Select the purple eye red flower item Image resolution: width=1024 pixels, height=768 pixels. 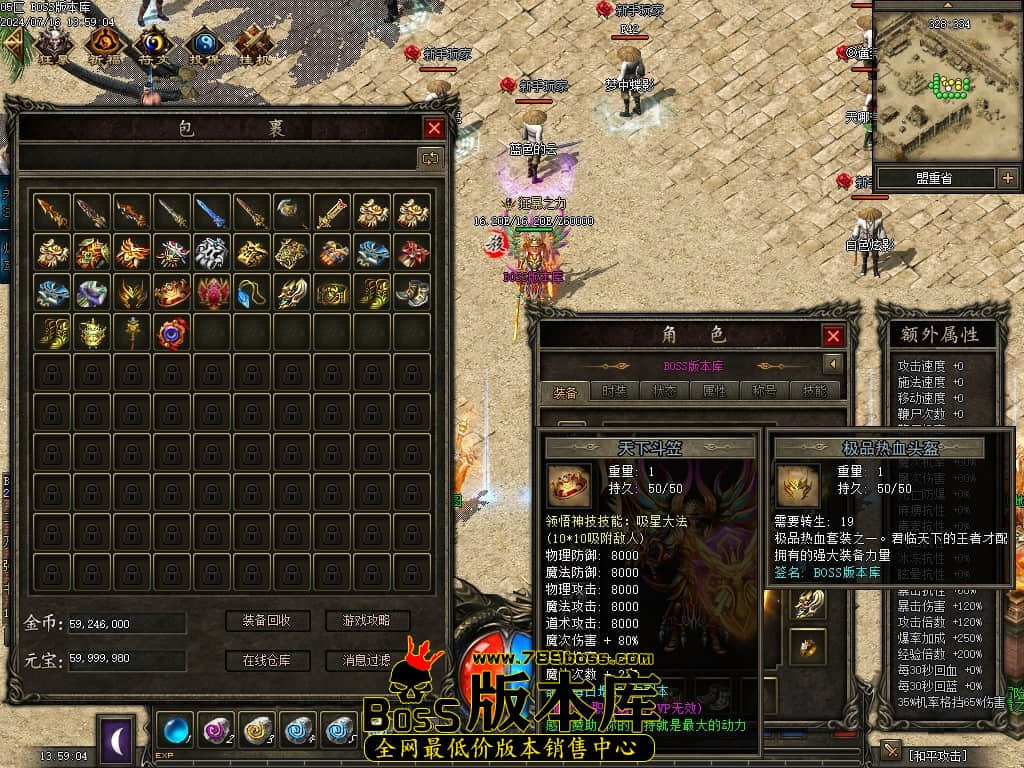click(171, 332)
